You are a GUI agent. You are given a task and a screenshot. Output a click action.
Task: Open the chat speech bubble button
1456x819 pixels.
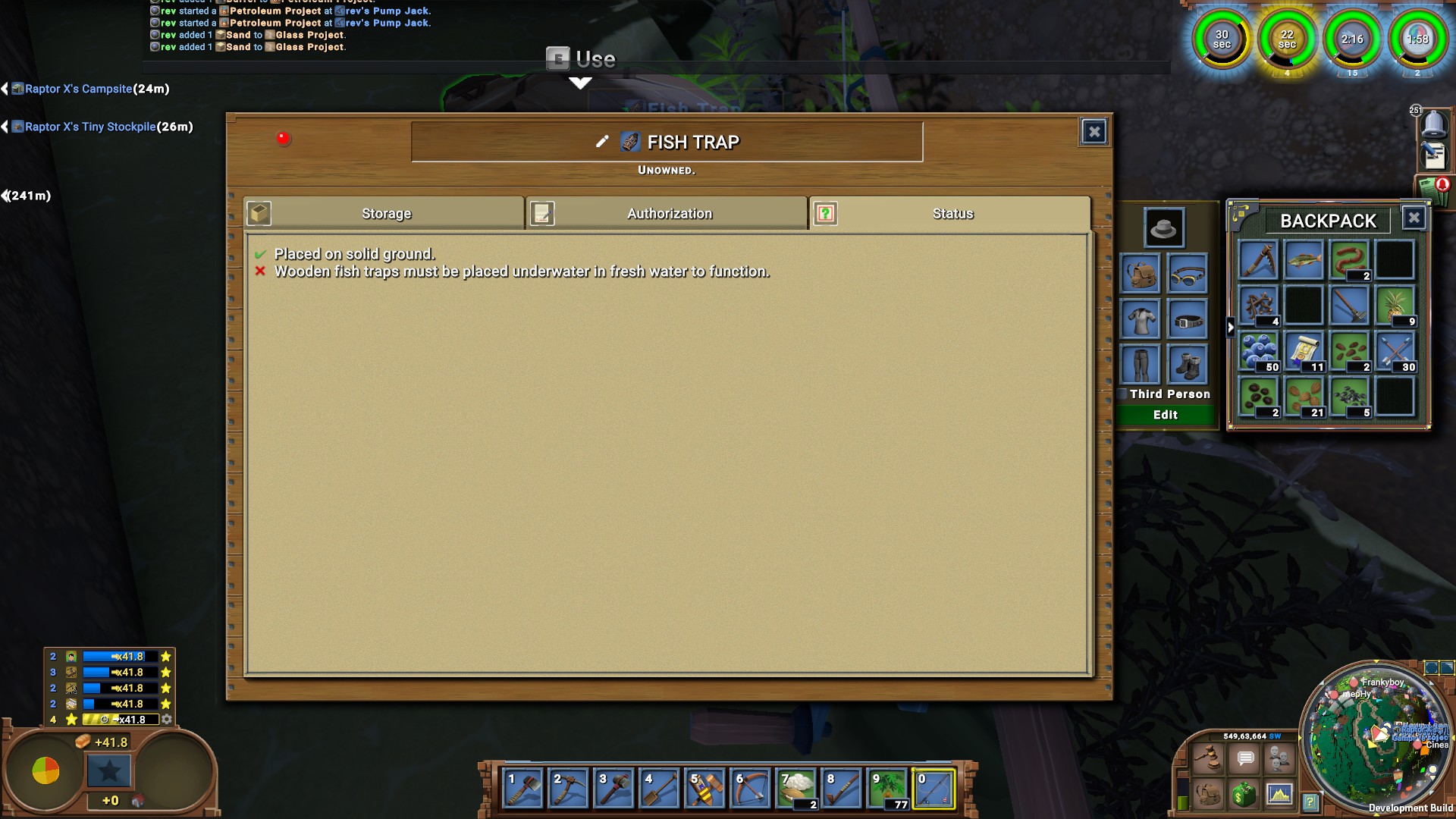tap(1245, 758)
